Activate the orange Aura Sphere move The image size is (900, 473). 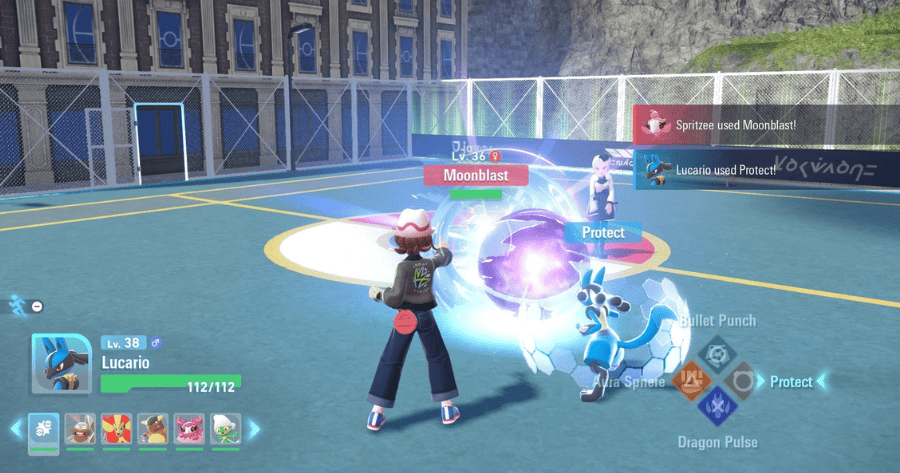pyautogui.click(x=690, y=381)
